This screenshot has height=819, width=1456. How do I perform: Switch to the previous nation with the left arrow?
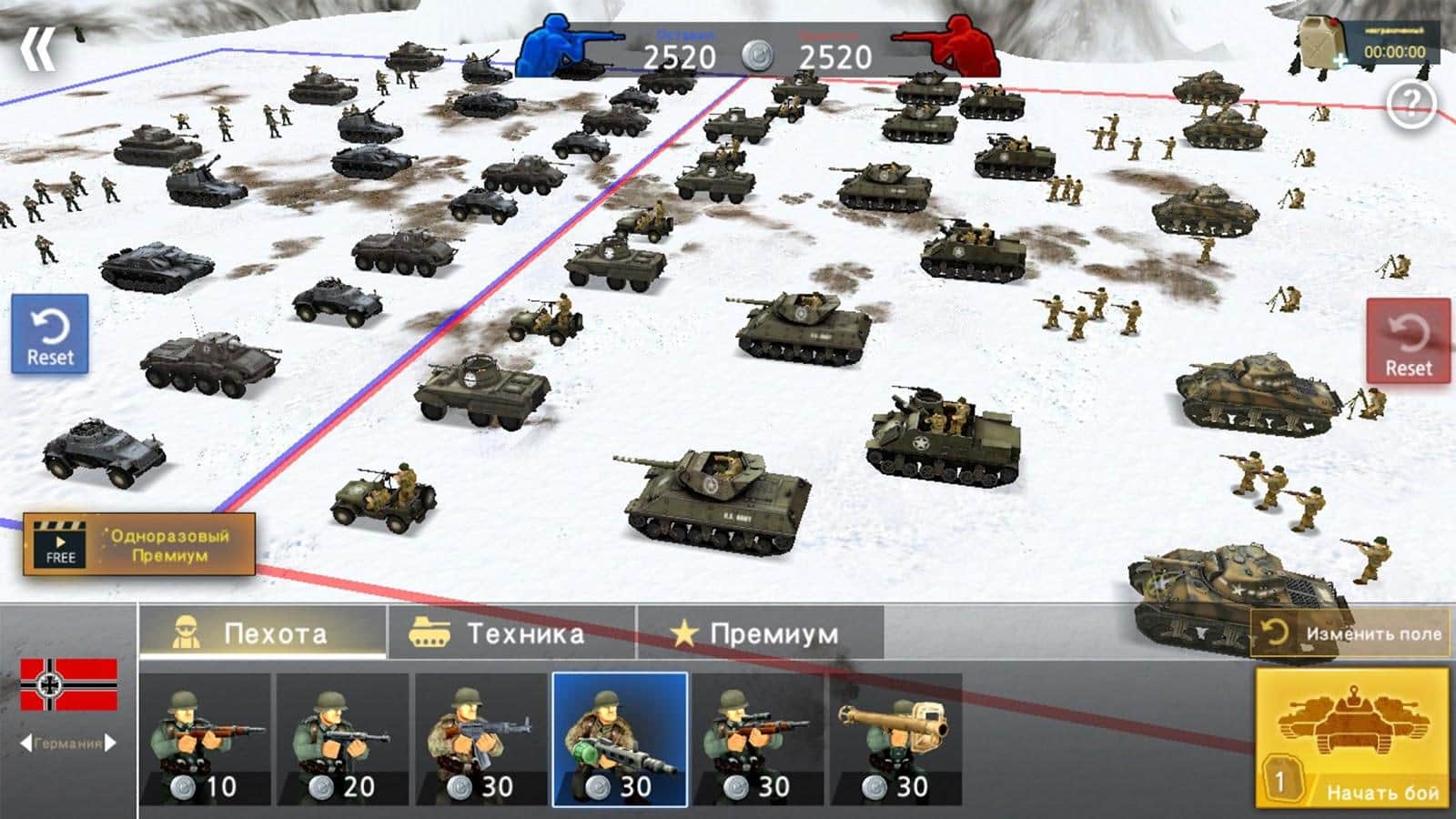click(x=25, y=743)
